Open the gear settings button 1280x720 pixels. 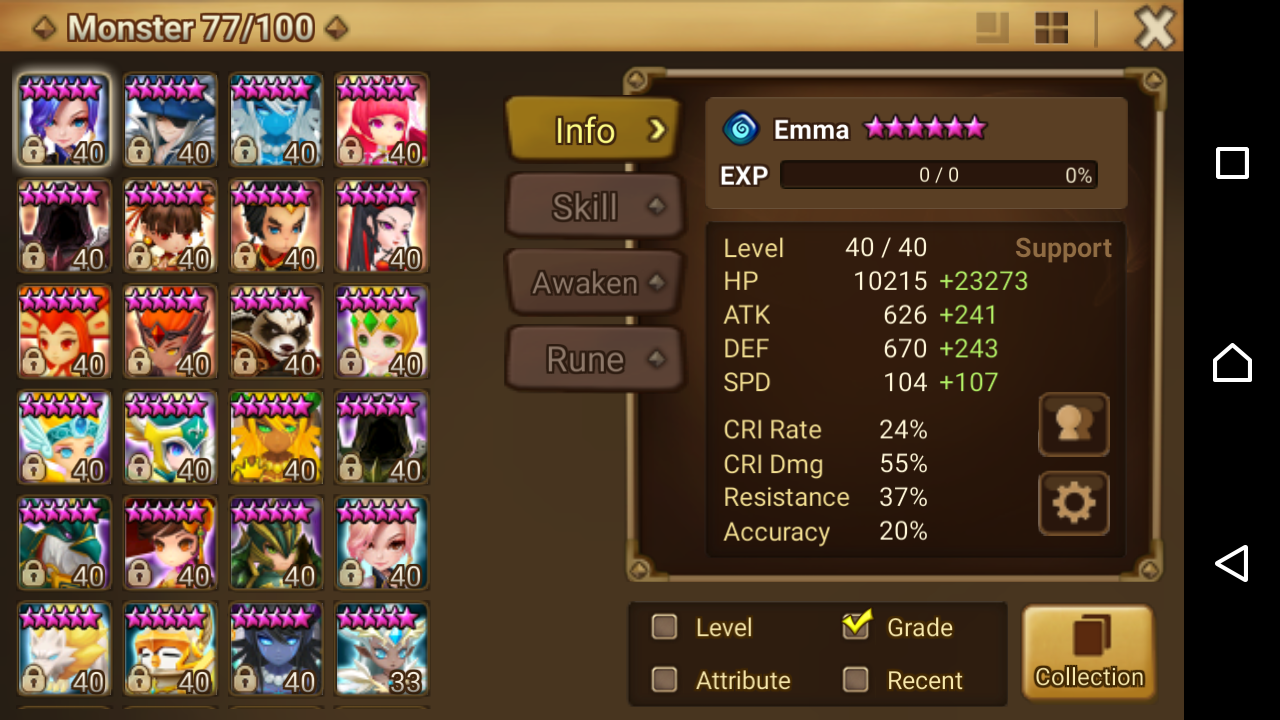coord(1074,503)
